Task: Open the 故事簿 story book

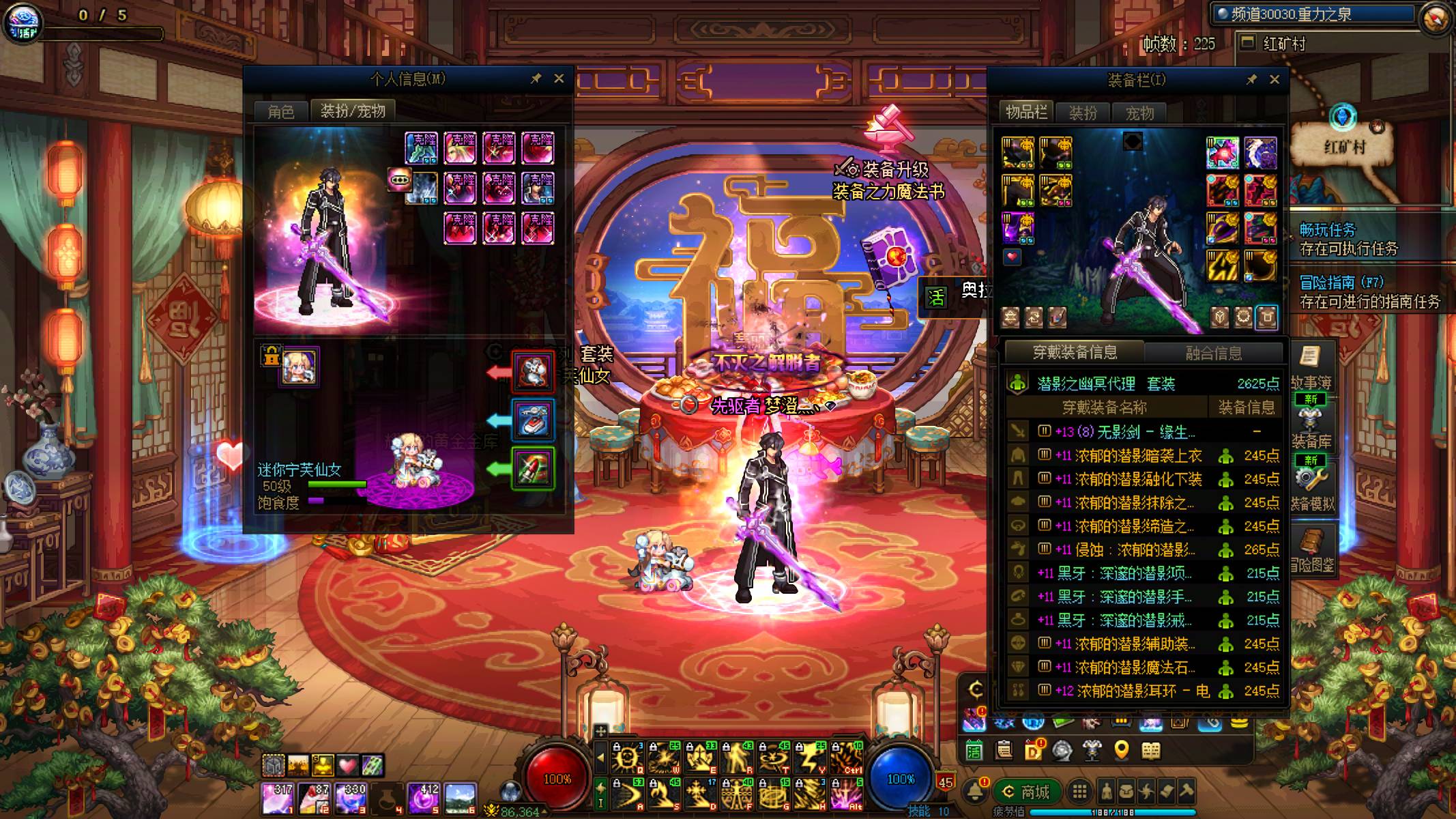Action: [1310, 369]
